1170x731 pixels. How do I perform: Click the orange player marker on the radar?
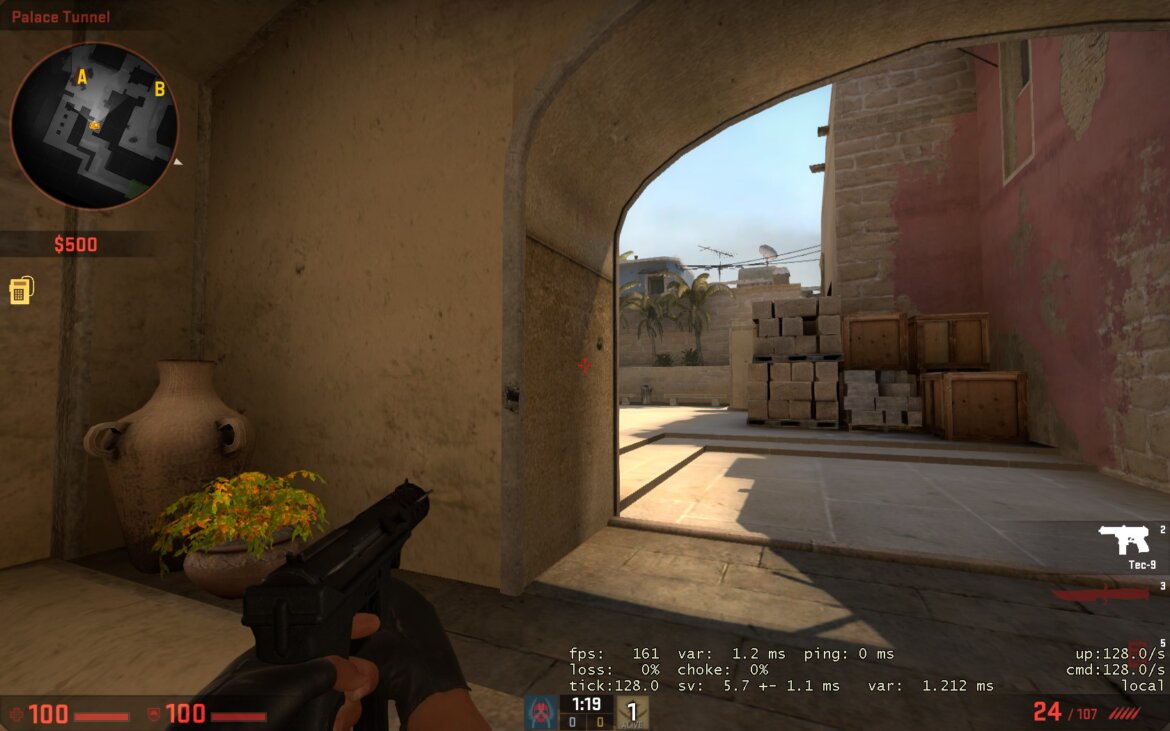click(95, 125)
